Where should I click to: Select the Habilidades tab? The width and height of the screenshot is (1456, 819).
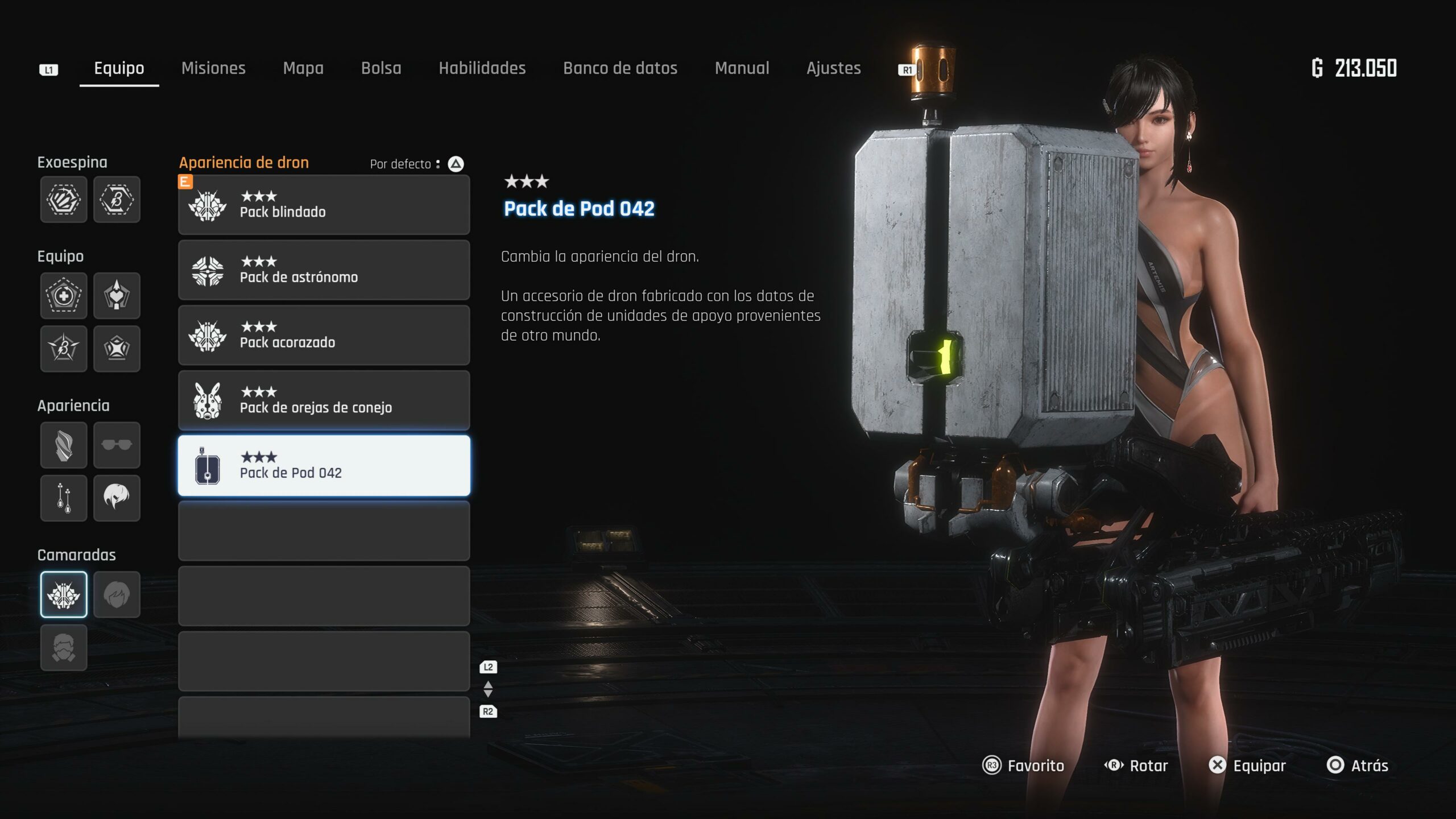point(482,68)
